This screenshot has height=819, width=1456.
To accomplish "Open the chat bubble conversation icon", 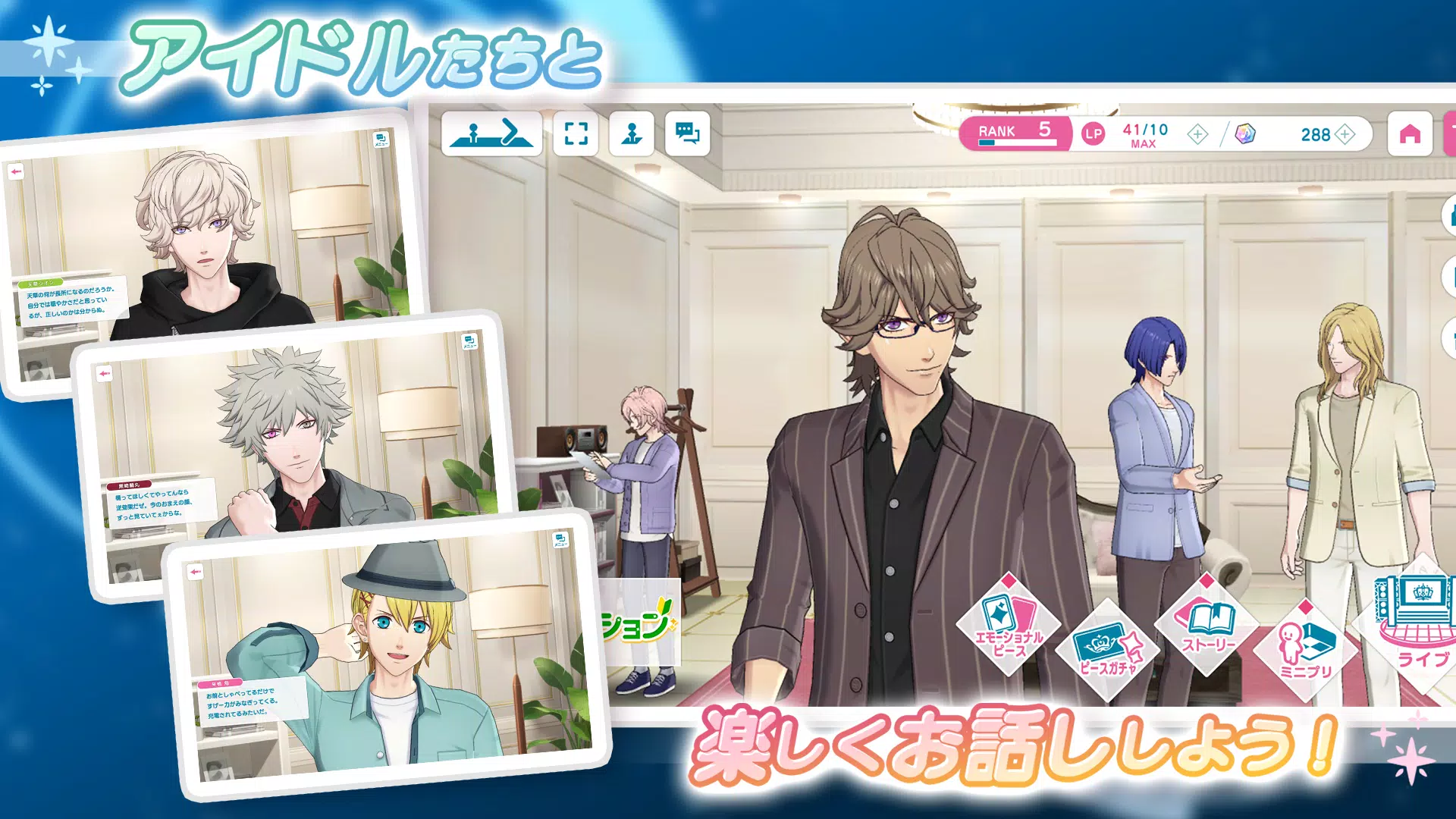I will click(686, 134).
